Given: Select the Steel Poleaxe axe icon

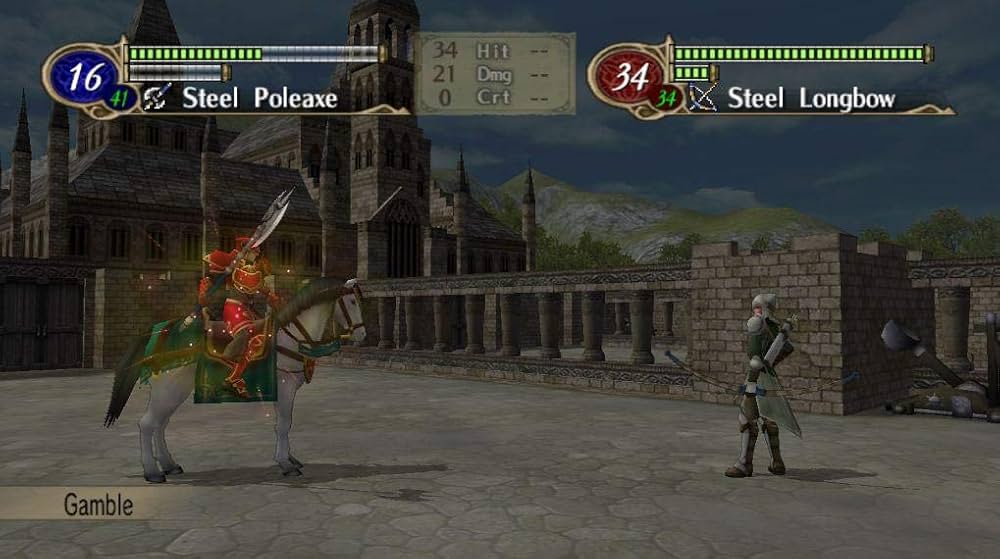Looking at the screenshot, I should coord(157,97).
